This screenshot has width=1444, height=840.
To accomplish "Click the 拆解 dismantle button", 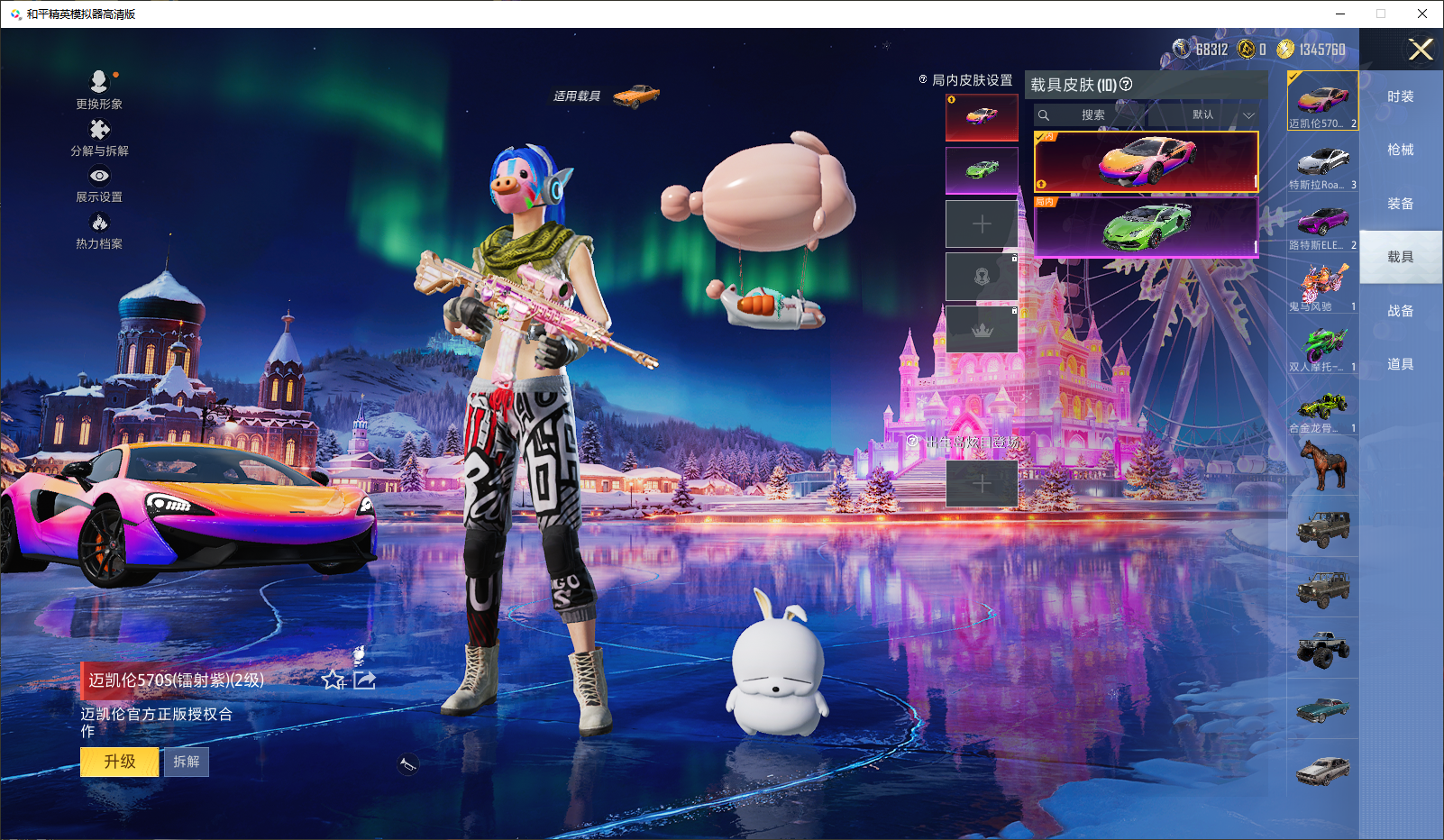I will click(x=187, y=762).
